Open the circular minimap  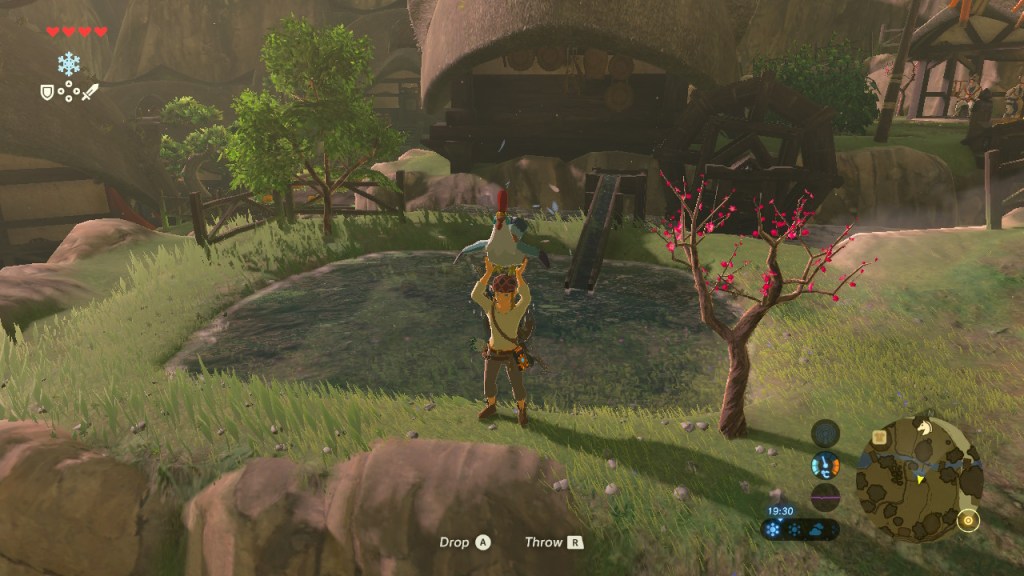[x=919, y=479]
